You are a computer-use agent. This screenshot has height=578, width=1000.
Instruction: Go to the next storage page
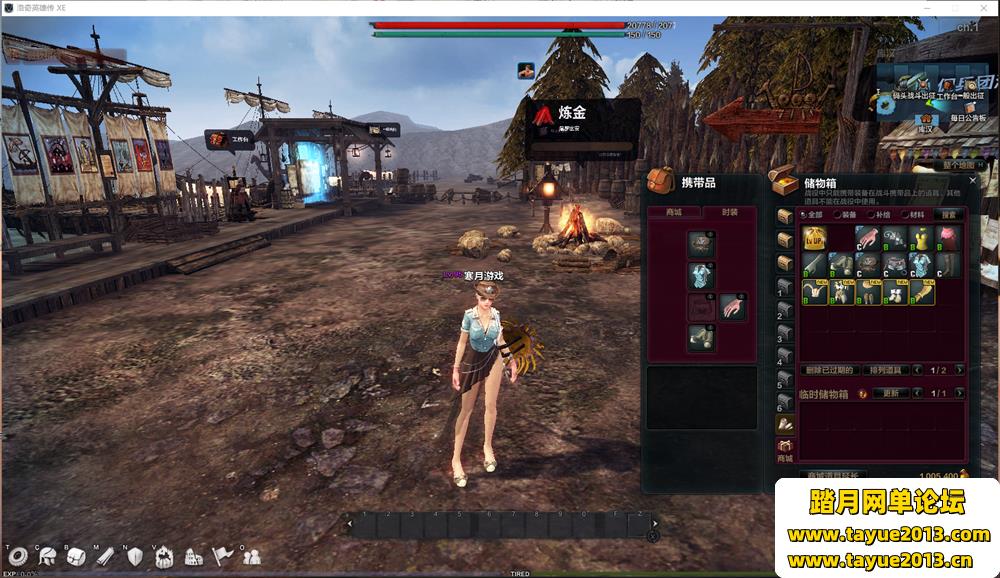(x=960, y=370)
